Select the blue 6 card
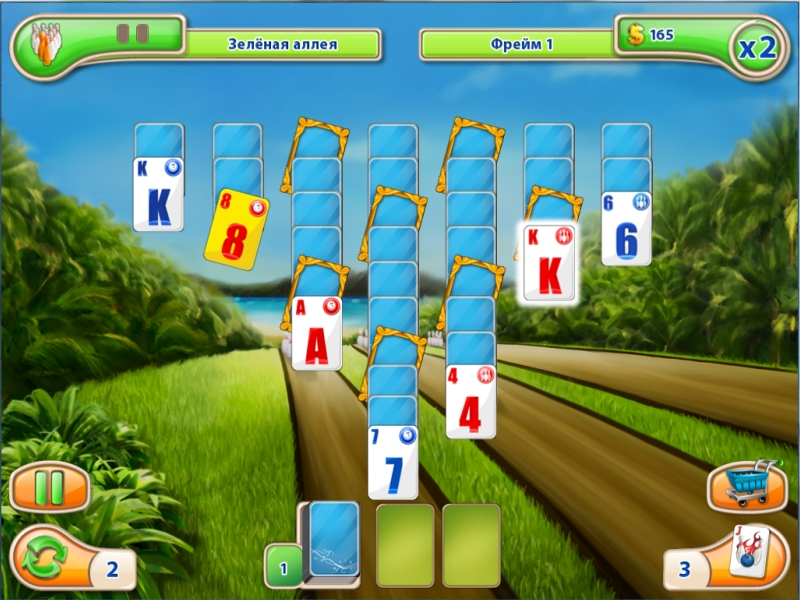 click(x=626, y=229)
